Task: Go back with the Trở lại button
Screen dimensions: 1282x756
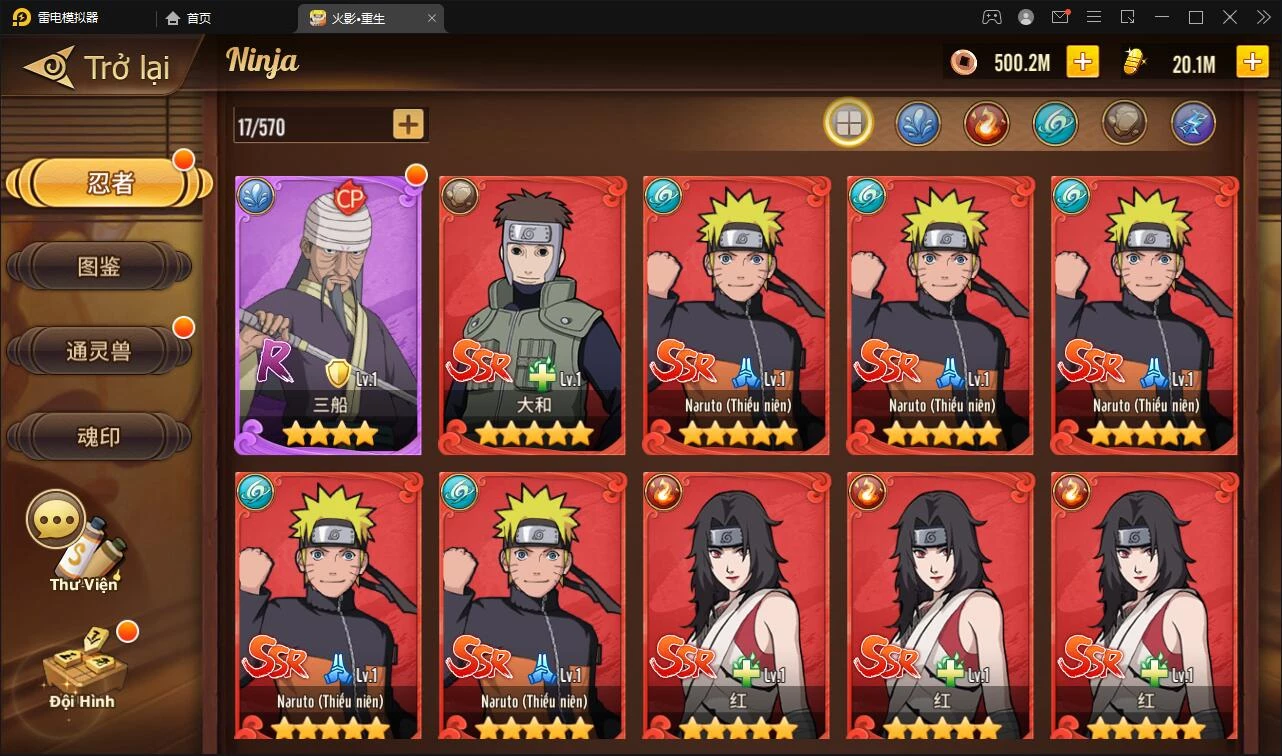Action: coord(100,68)
